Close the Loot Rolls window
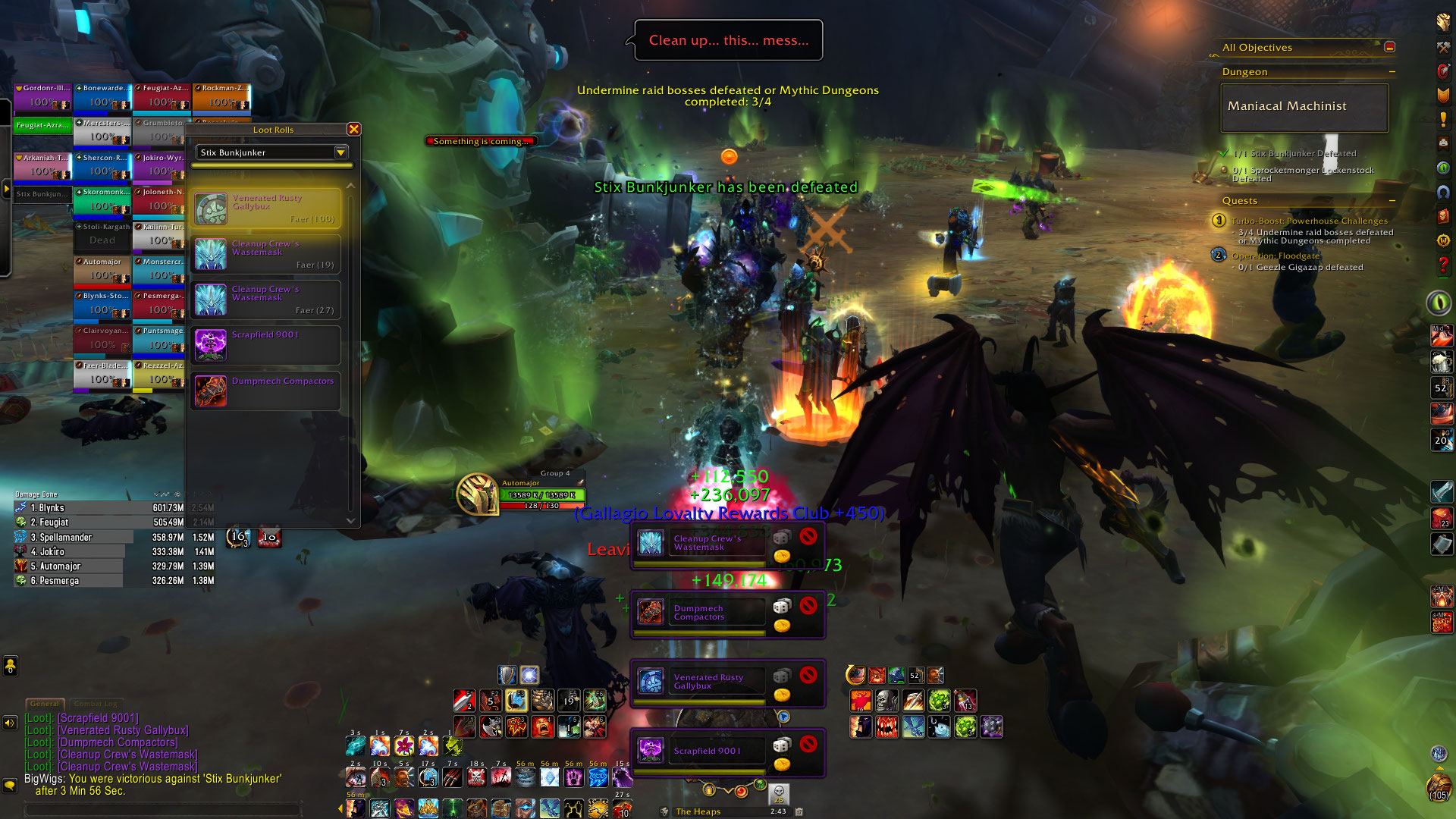This screenshot has height=819, width=1456. (353, 130)
